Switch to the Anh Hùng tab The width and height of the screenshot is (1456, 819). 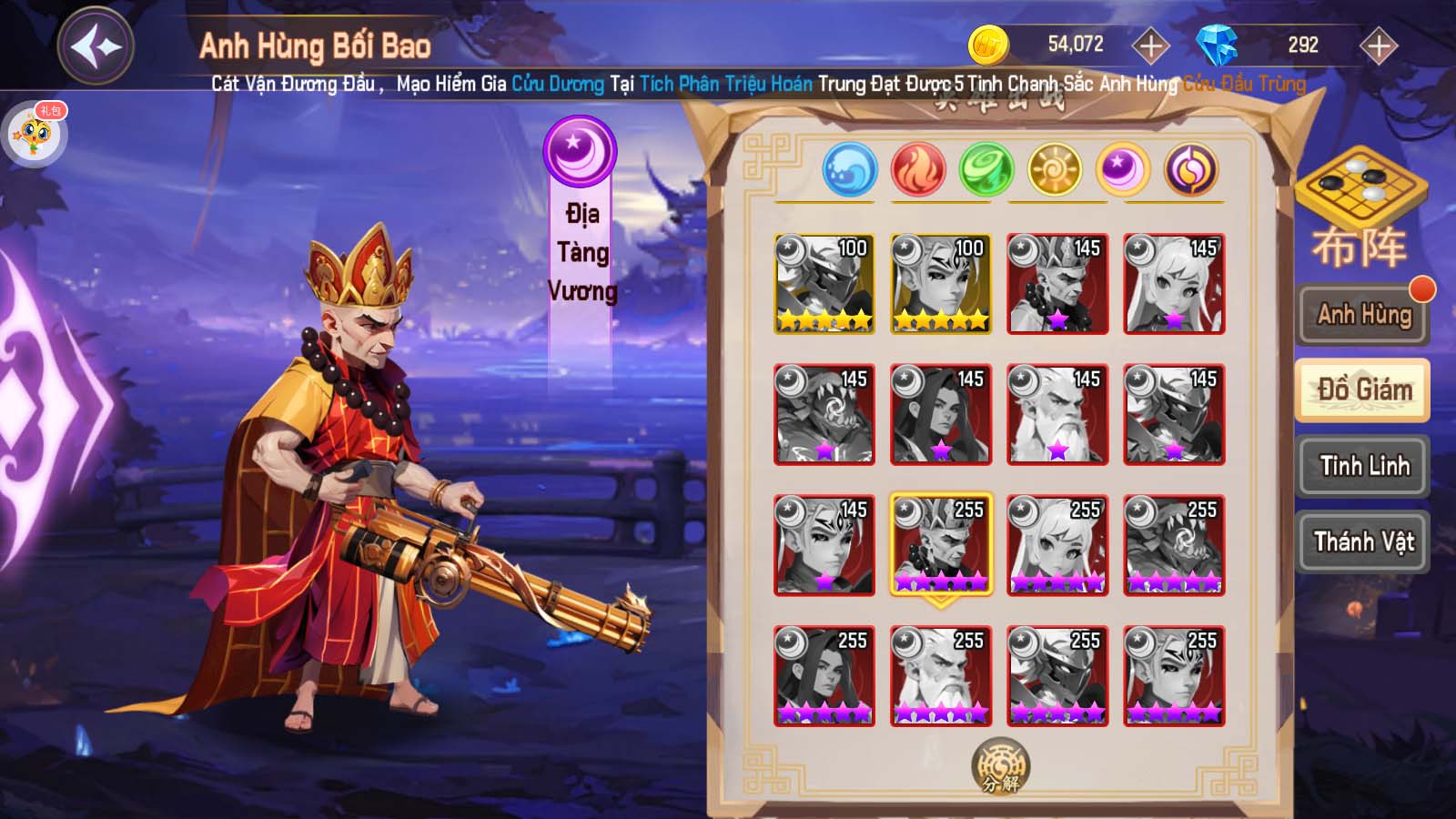coord(1363,315)
